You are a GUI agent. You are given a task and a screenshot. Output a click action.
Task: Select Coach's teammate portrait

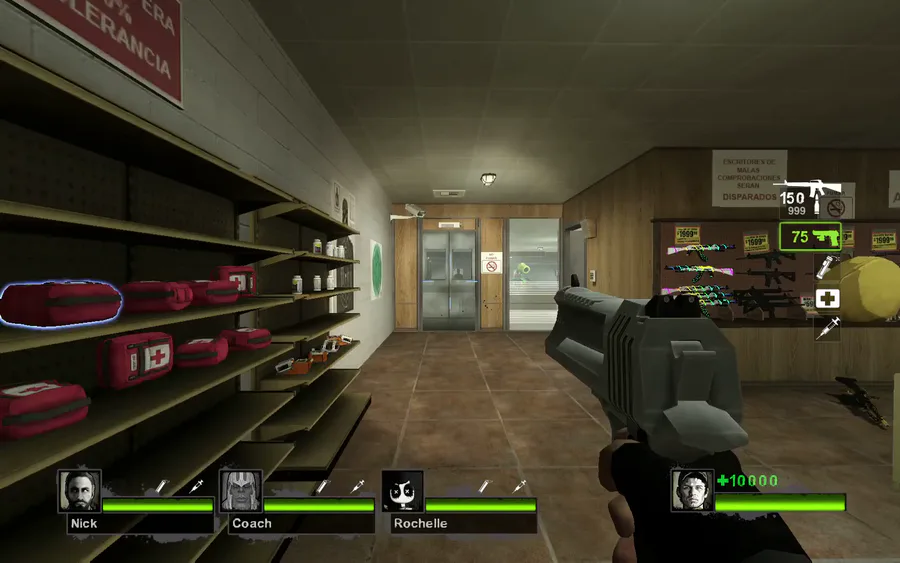point(240,491)
